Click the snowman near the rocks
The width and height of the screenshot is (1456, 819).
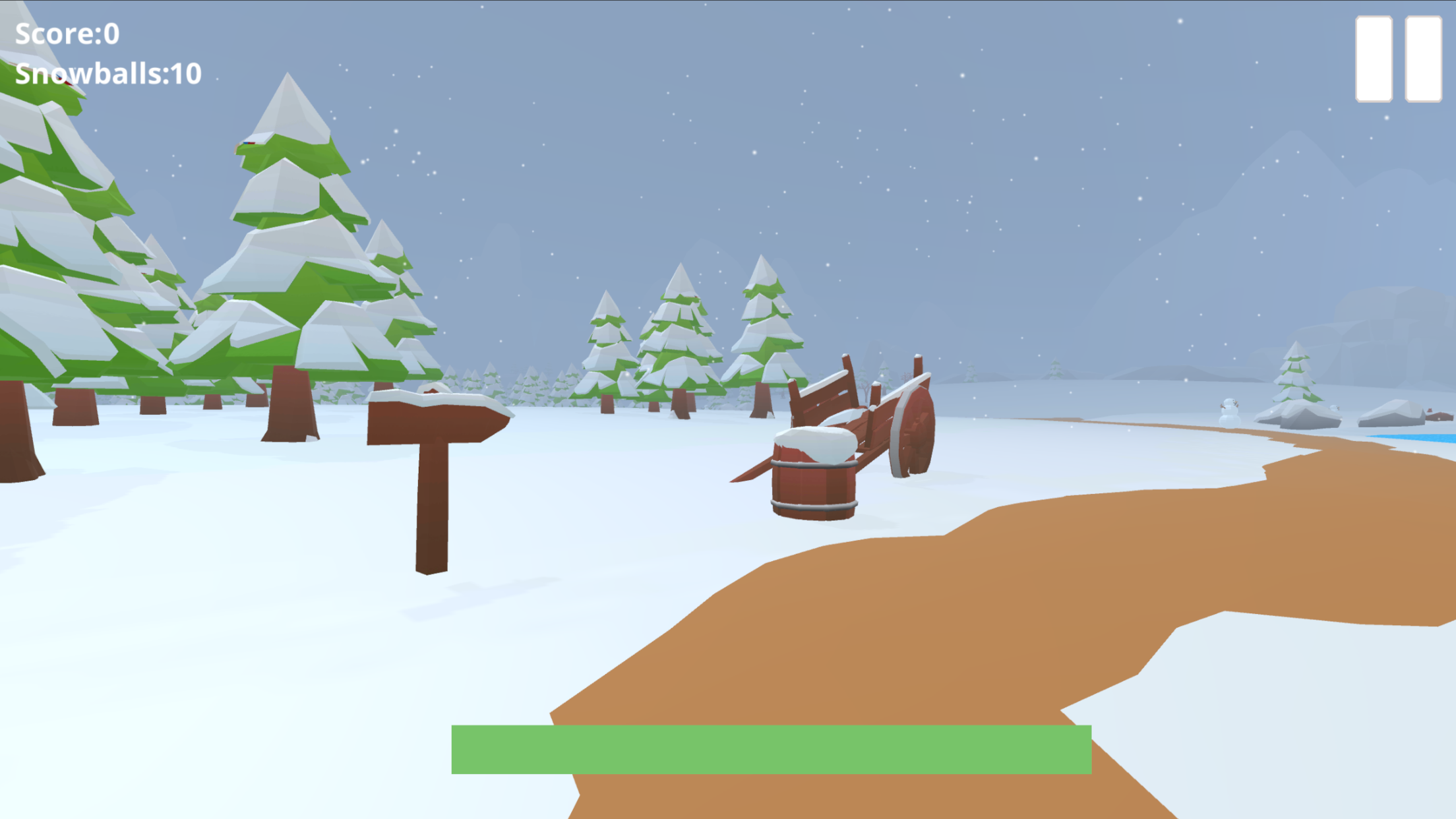click(x=1228, y=412)
